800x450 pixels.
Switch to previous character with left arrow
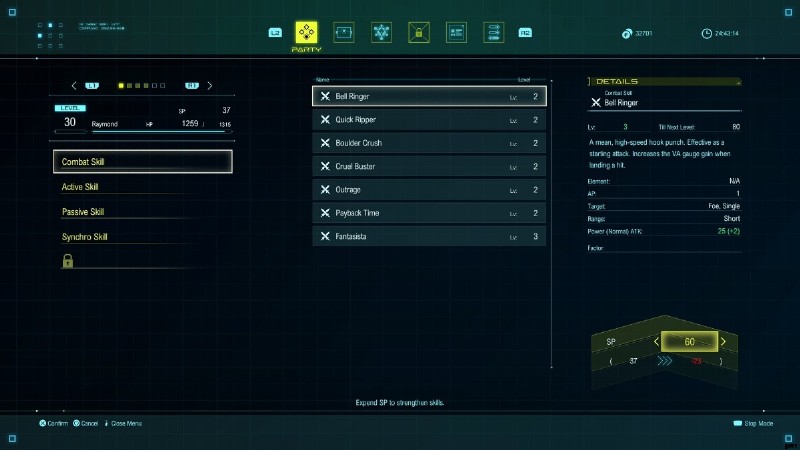click(x=74, y=86)
